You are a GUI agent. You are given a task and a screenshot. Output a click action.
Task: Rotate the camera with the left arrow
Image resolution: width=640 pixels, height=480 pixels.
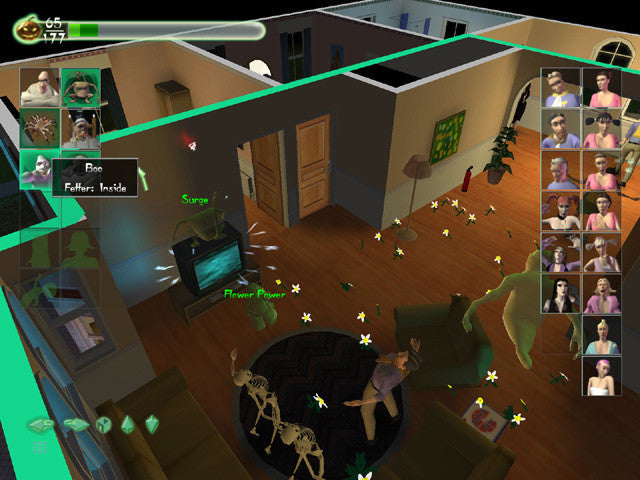click(41, 424)
